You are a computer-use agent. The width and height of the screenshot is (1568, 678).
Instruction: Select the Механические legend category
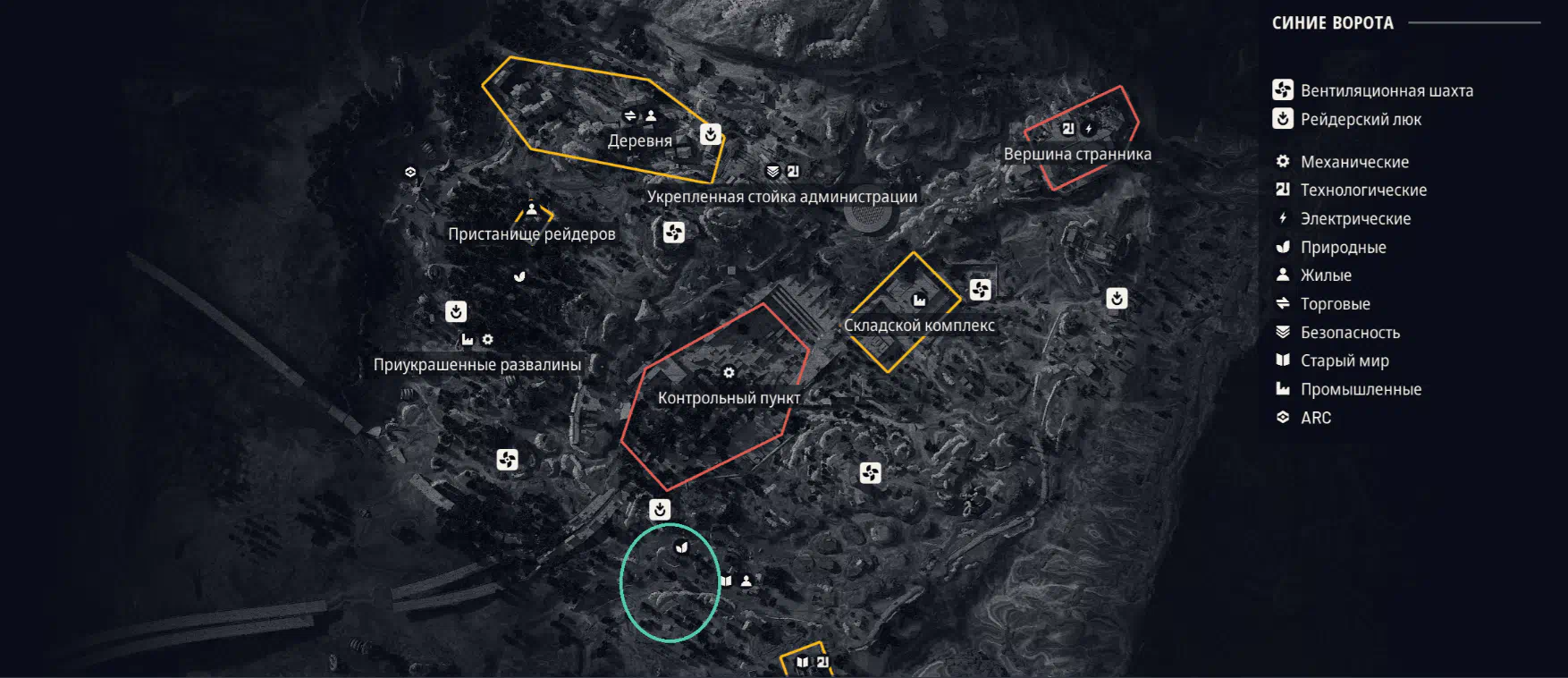point(1353,162)
